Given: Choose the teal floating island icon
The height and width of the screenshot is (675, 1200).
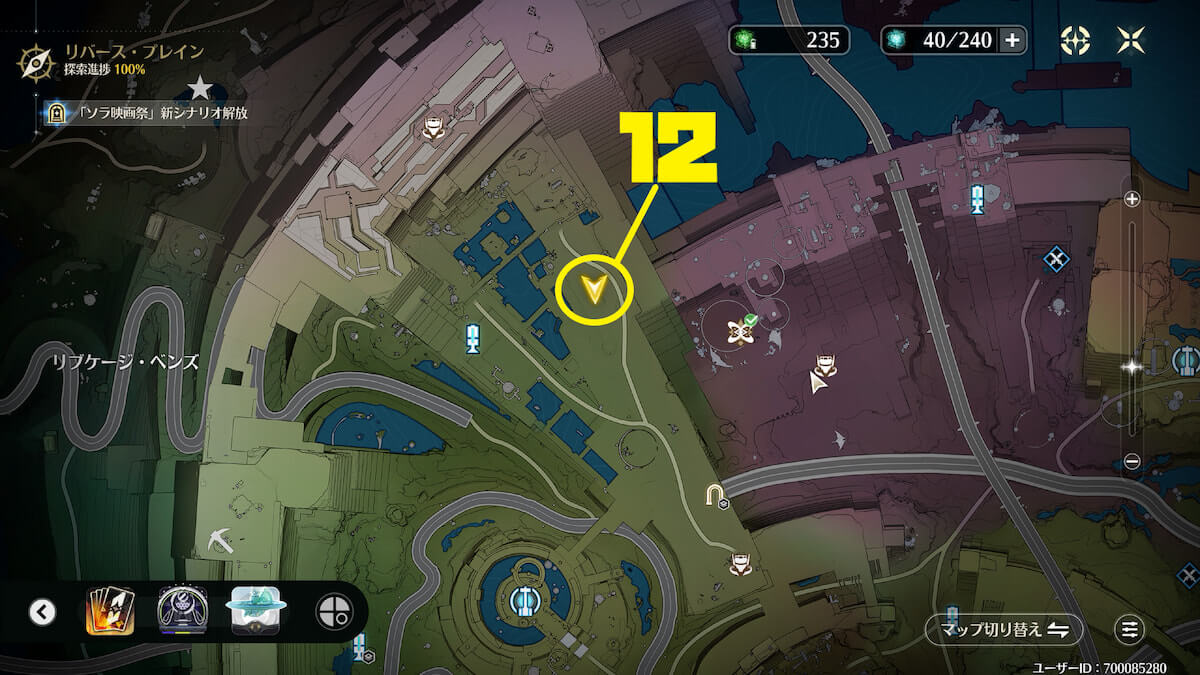Looking at the screenshot, I should (258, 611).
